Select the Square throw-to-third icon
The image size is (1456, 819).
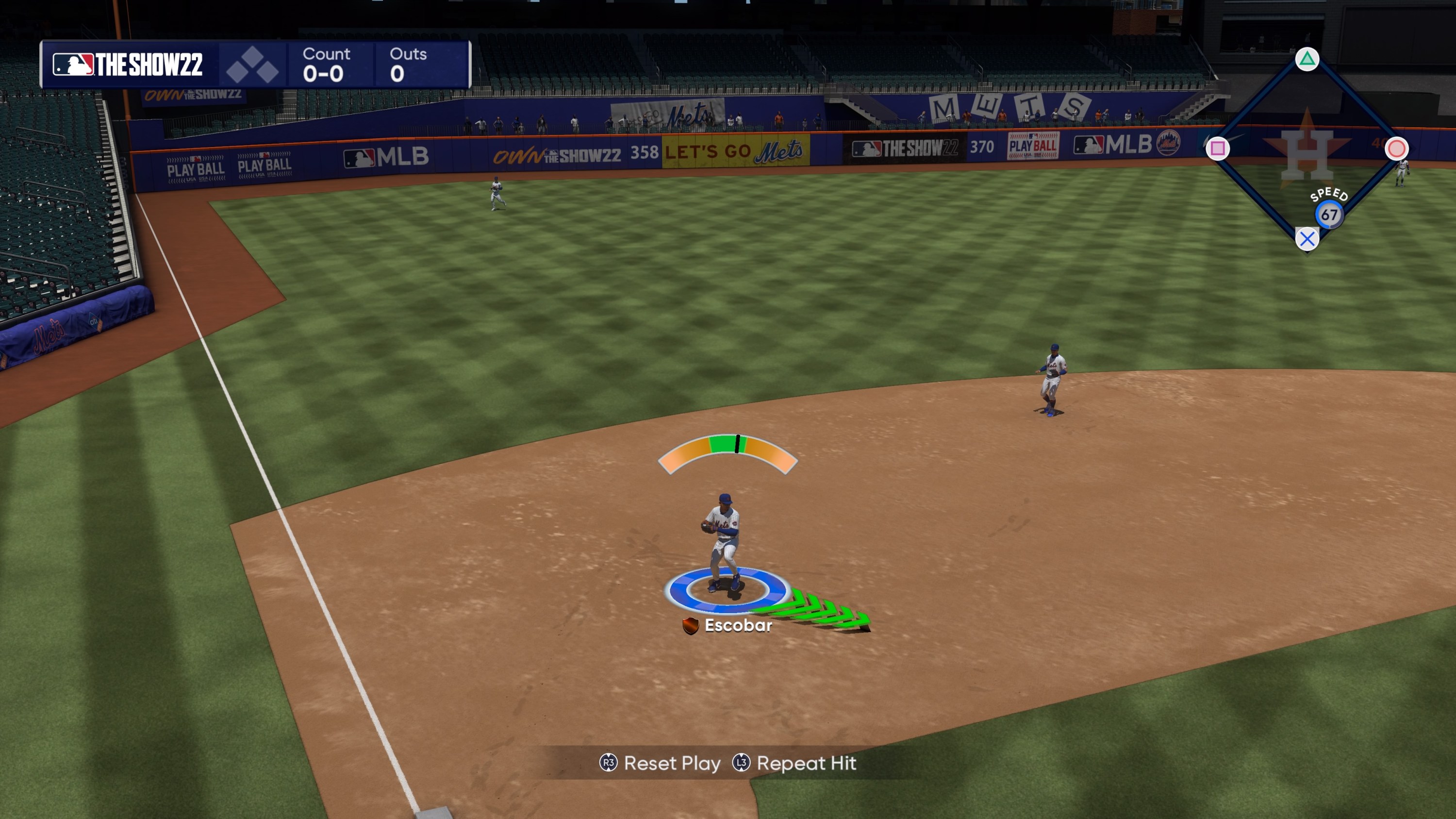1218,148
